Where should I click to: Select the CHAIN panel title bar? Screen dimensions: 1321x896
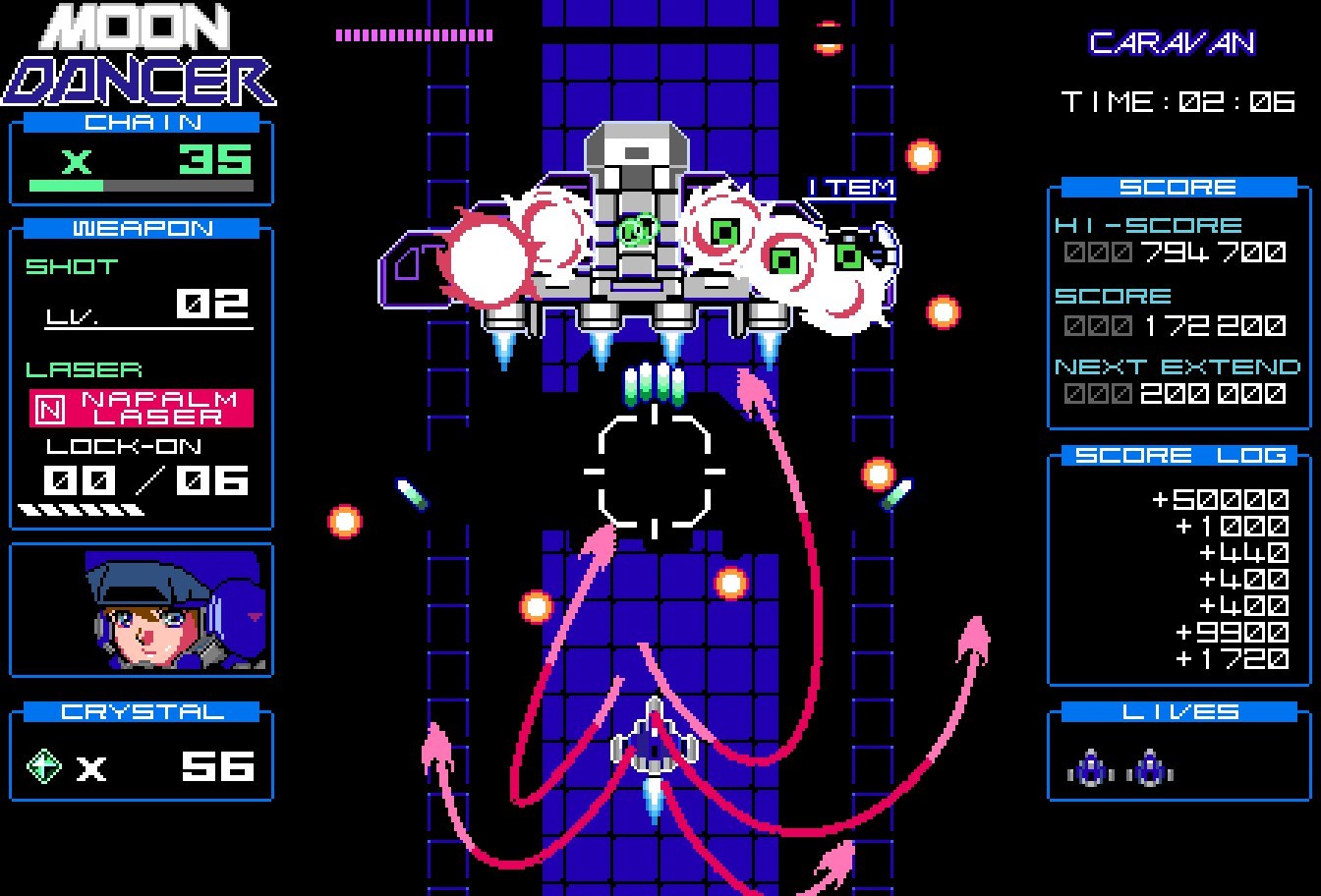click(141, 122)
